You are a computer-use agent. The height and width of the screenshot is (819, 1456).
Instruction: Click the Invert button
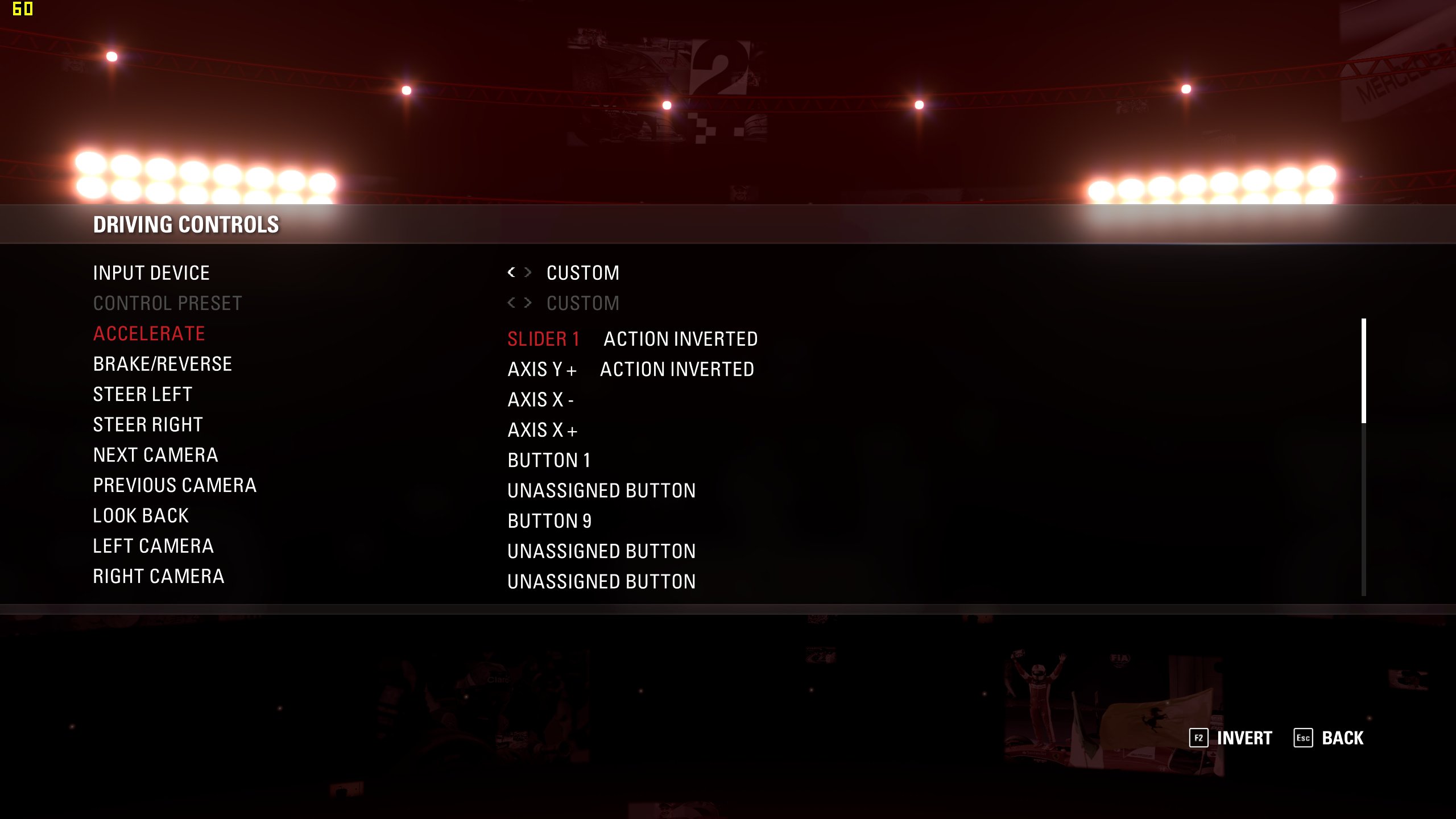point(1231,738)
